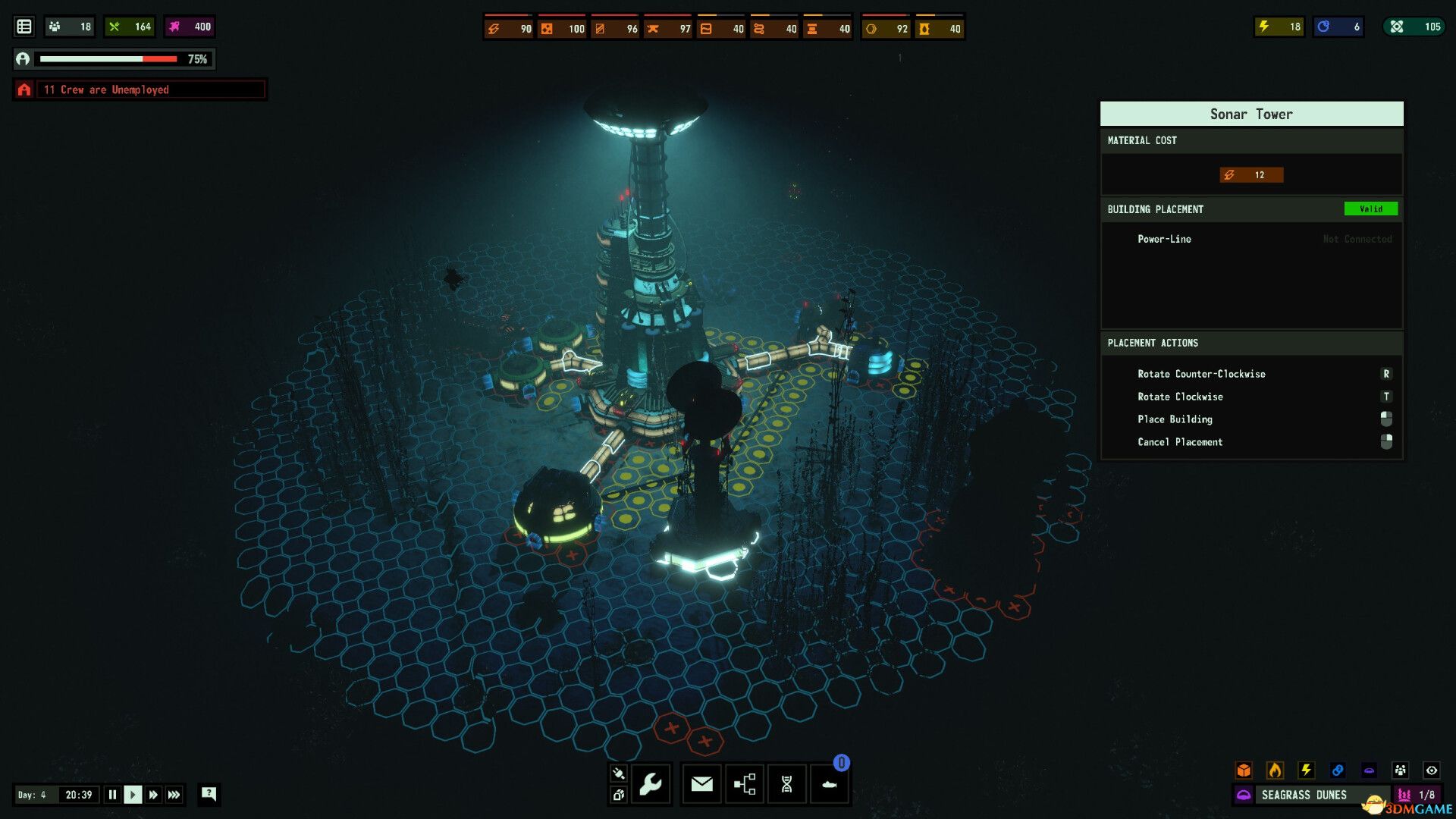Click the Seagrass Dunes biome label

point(1304,795)
